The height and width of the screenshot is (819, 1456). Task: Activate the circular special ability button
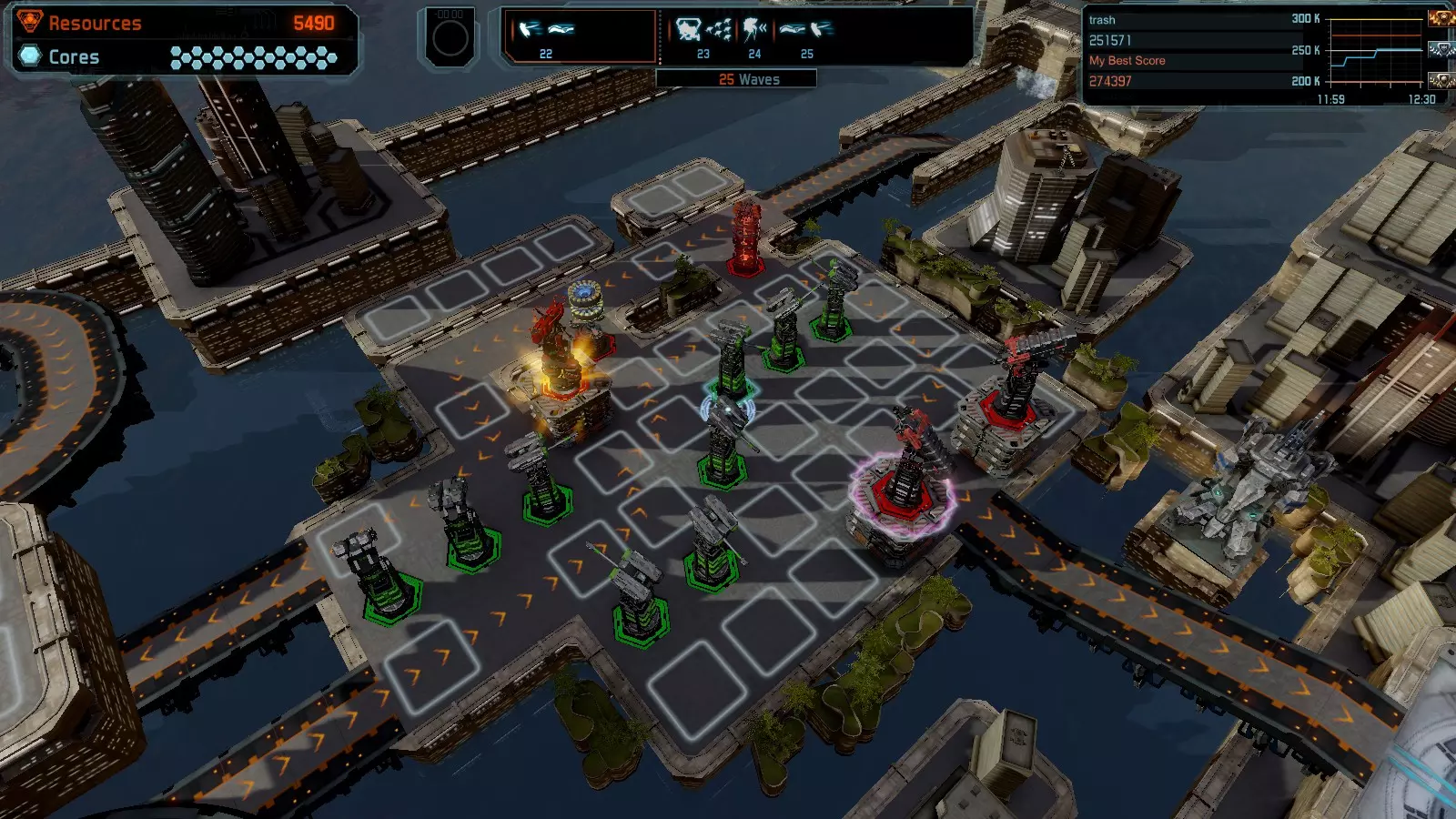450,38
